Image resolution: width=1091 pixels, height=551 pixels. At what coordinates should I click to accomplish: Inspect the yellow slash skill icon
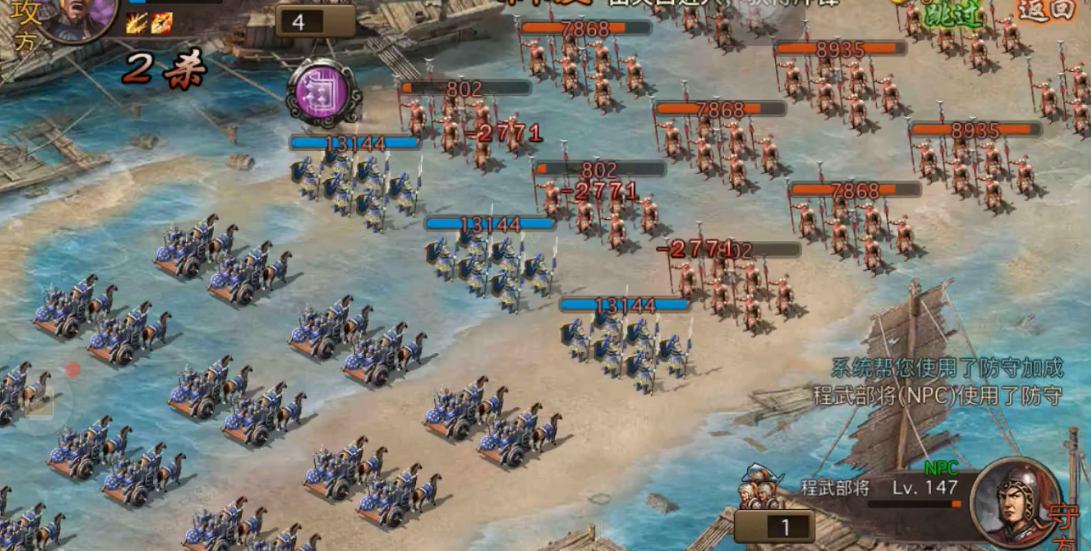136,22
